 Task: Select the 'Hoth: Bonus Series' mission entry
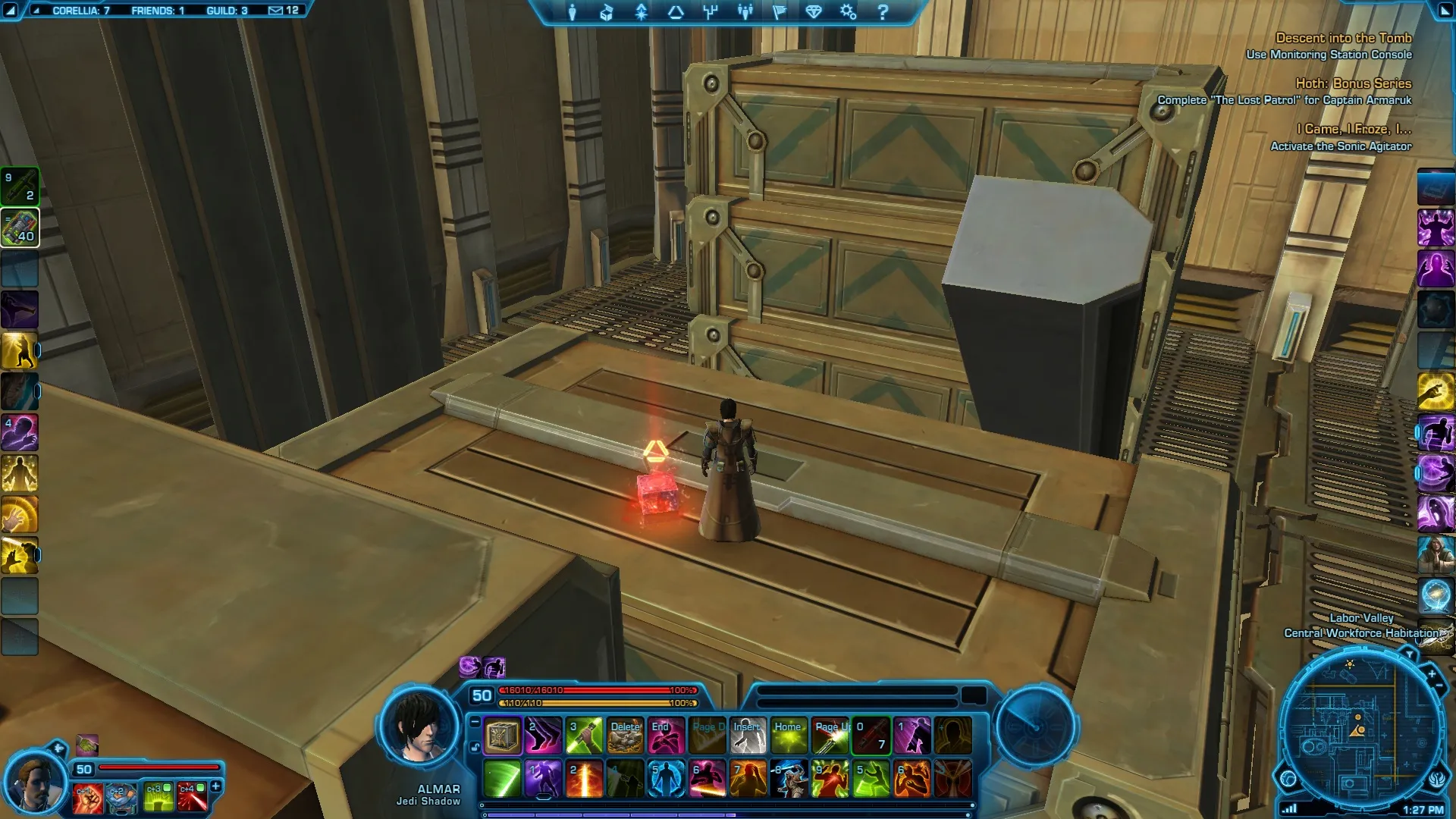coord(1353,83)
